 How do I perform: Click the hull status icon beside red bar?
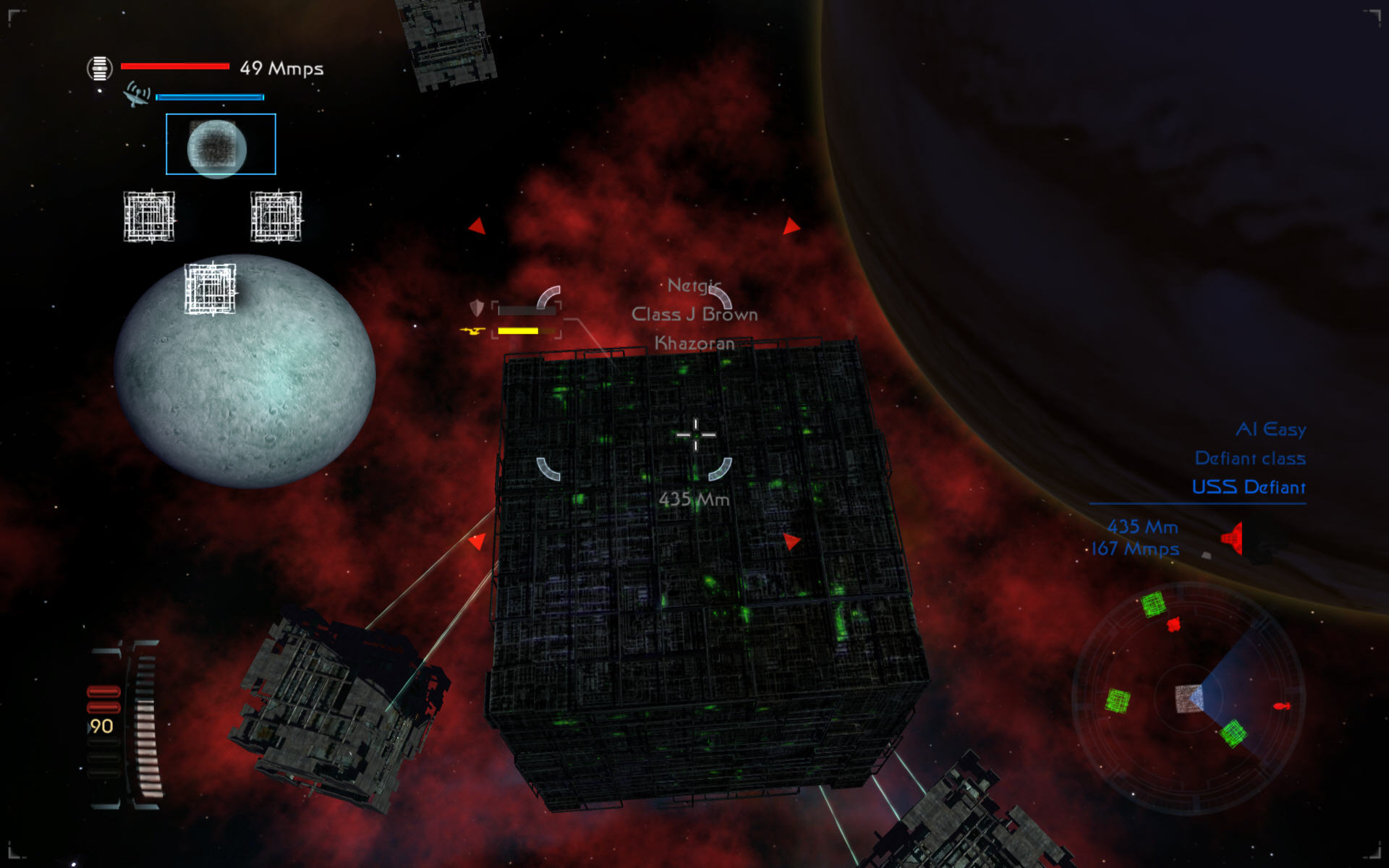(x=100, y=69)
